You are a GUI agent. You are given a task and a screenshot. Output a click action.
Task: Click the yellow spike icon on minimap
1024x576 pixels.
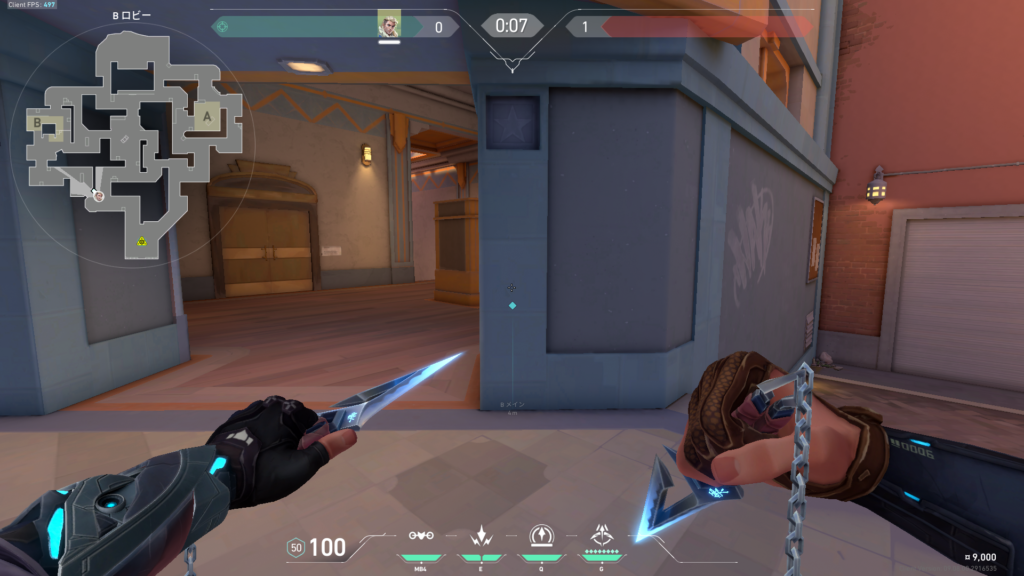coord(142,241)
